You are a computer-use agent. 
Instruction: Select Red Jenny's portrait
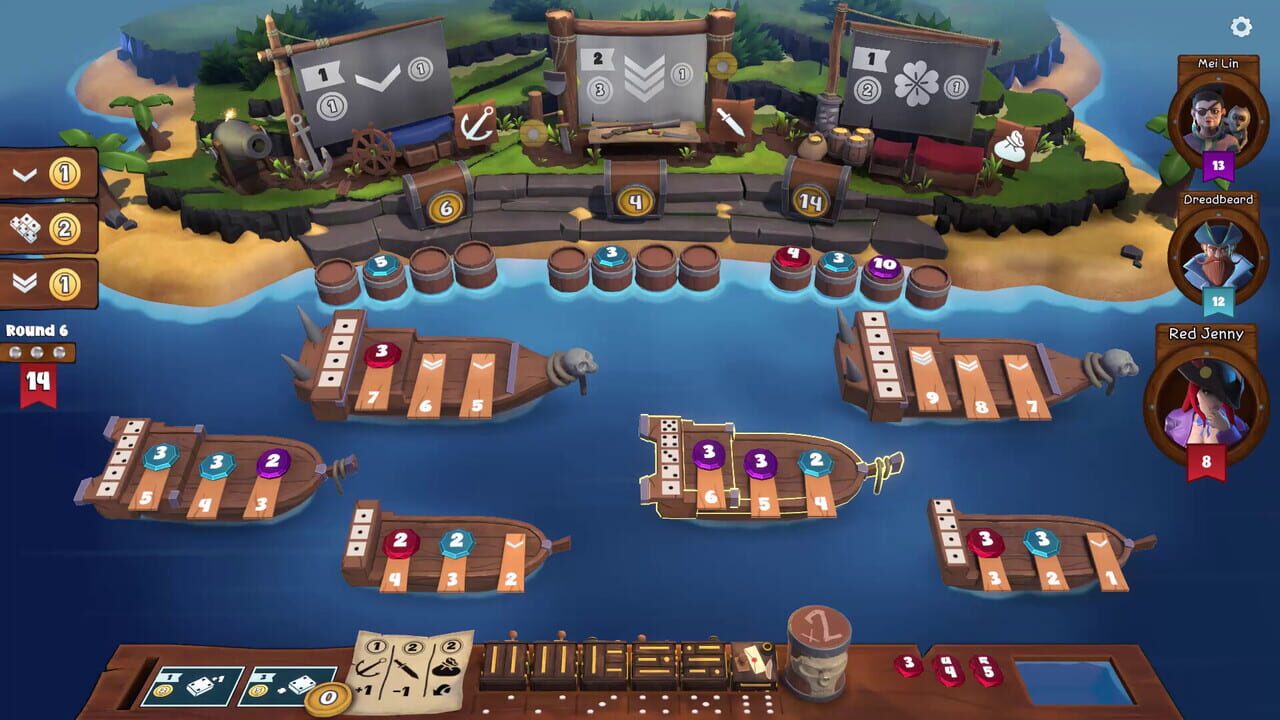click(x=1208, y=400)
